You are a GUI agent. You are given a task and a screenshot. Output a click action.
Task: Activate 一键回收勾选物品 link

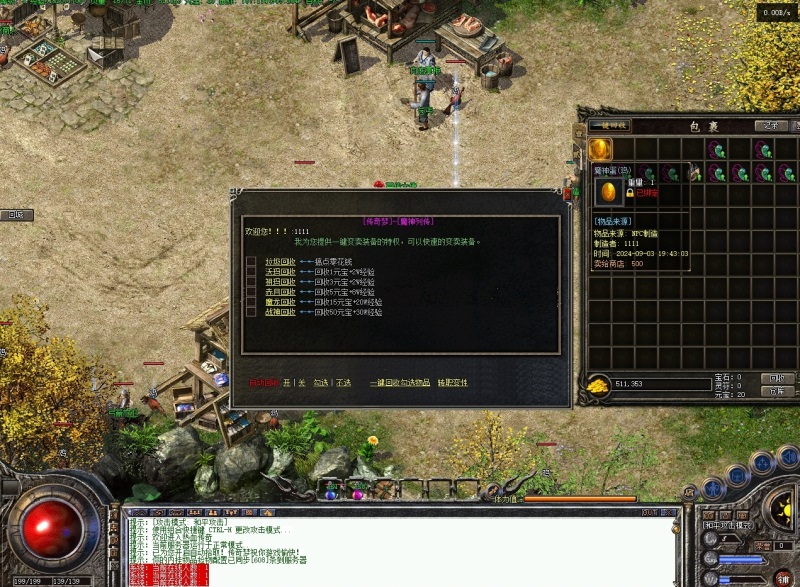pos(399,382)
